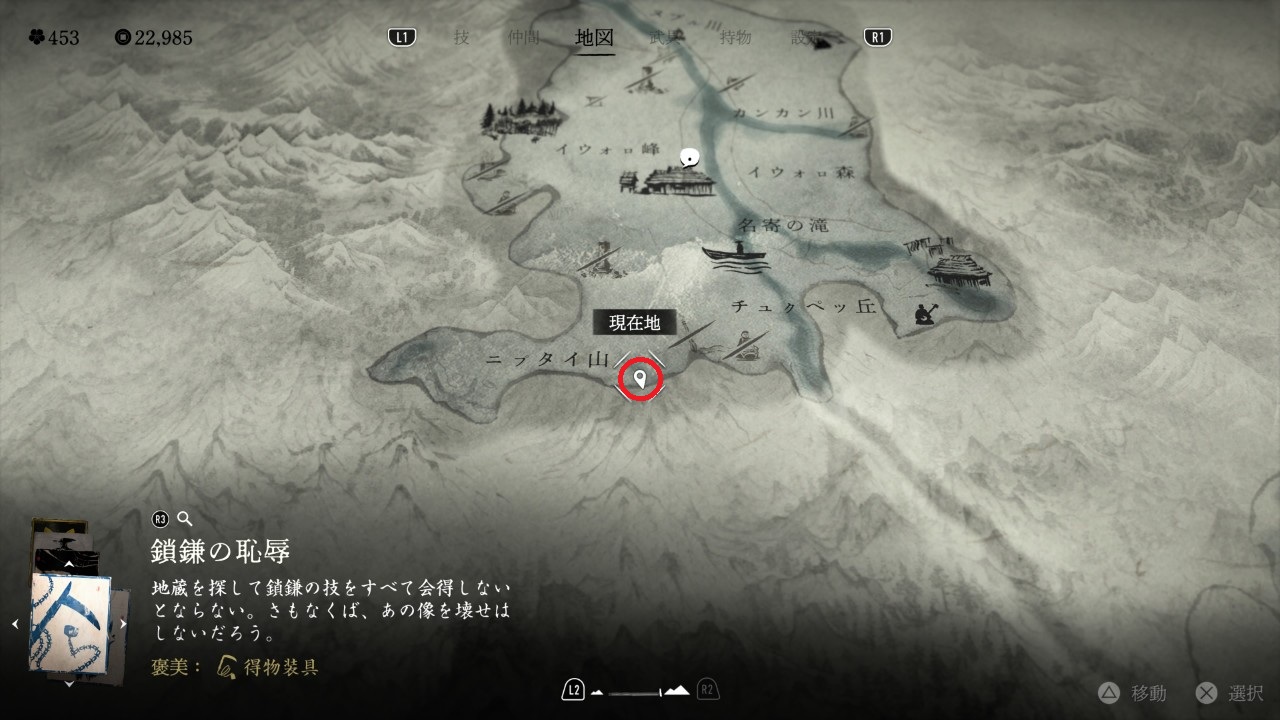
Task: Show previous quest card with left arrow
Action: pyautogui.click(x=15, y=624)
